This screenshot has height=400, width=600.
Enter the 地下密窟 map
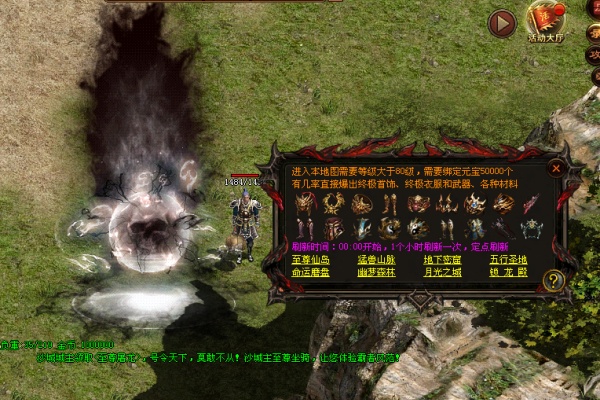443,260
